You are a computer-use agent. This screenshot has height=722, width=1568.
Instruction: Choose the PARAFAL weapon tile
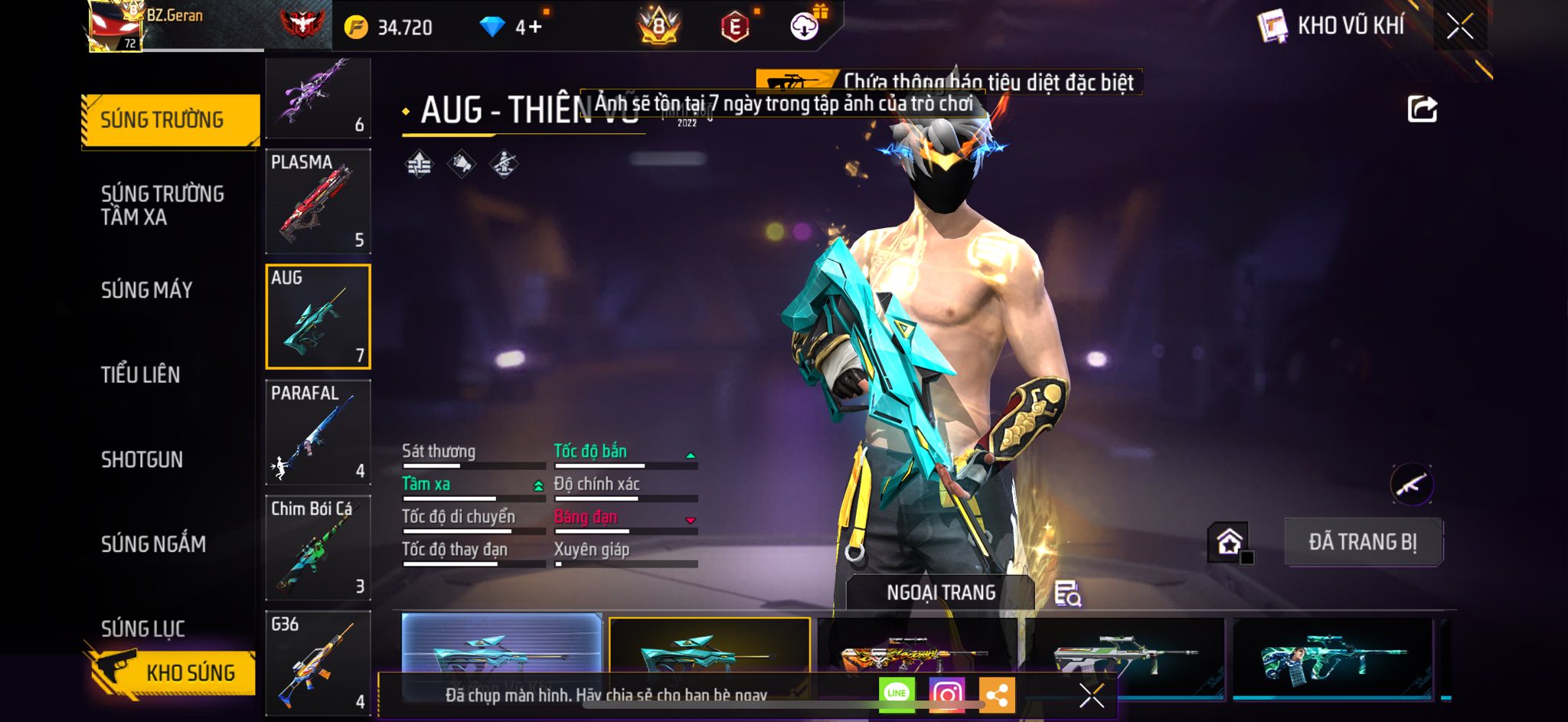click(318, 433)
